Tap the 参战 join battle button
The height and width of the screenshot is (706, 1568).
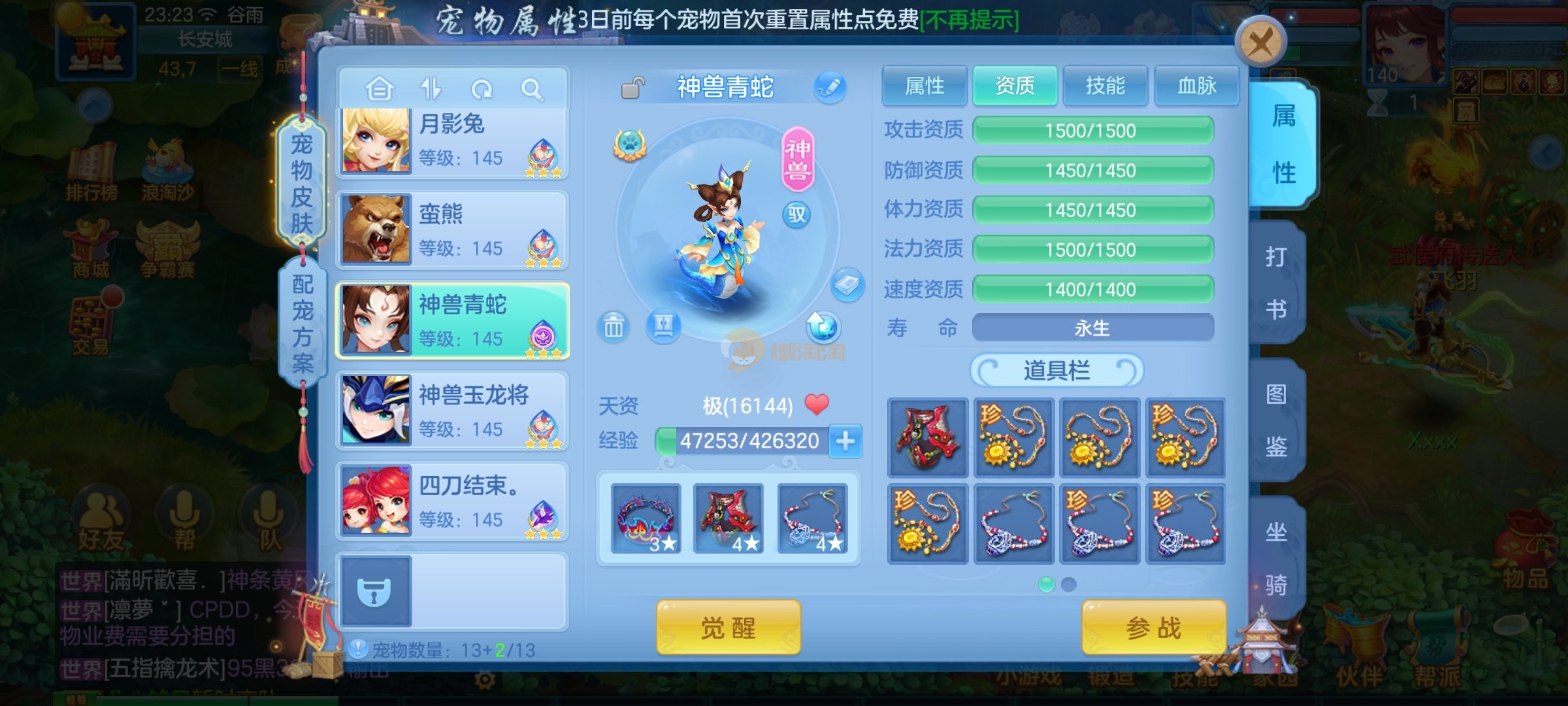point(1153,628)
